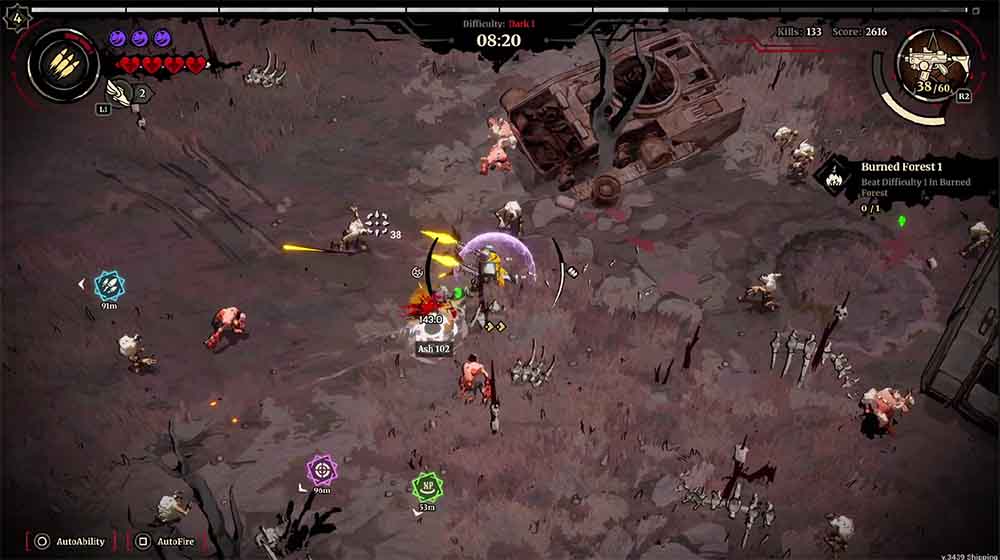
Task: Use the winged boot dash ability
Action: pyautogui.click(x=118, y=93)
